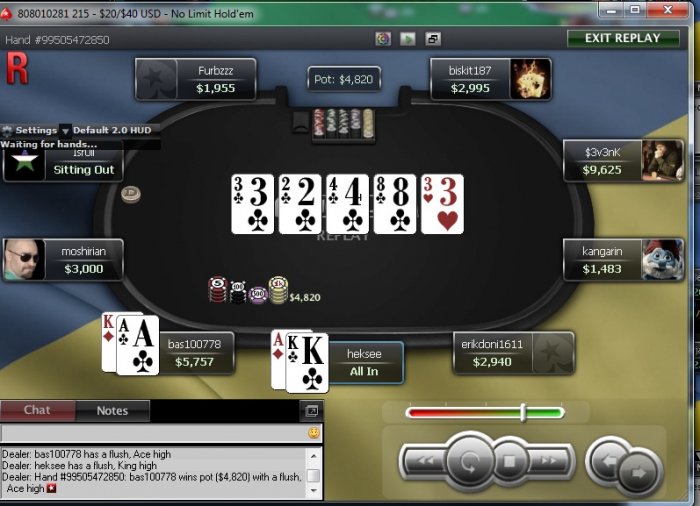The width and height of the screenshot is (700, 506).
Task: Stop the replay playback
Action: [x=508, y=462]
